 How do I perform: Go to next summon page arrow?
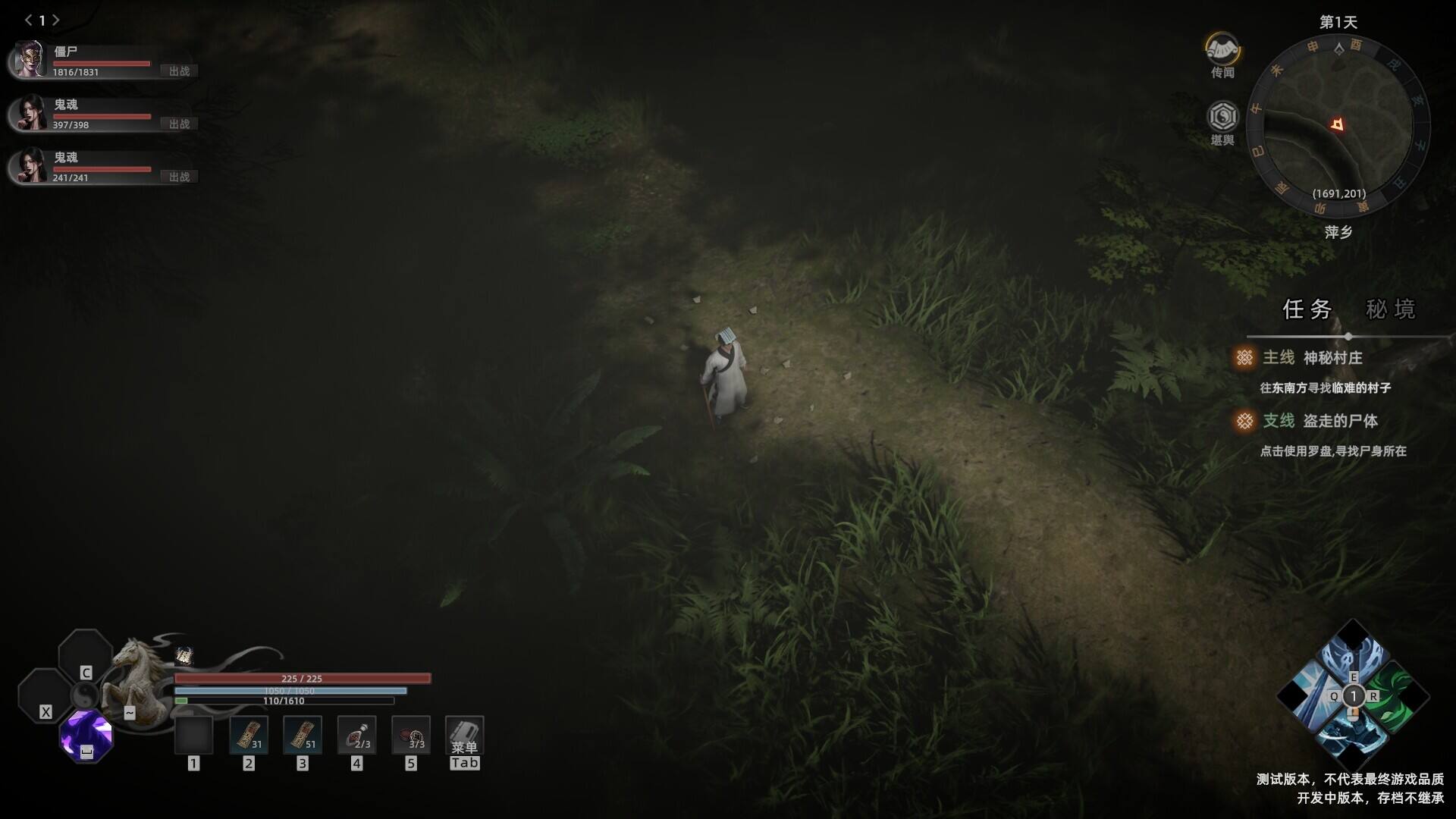tap(56, 20)
